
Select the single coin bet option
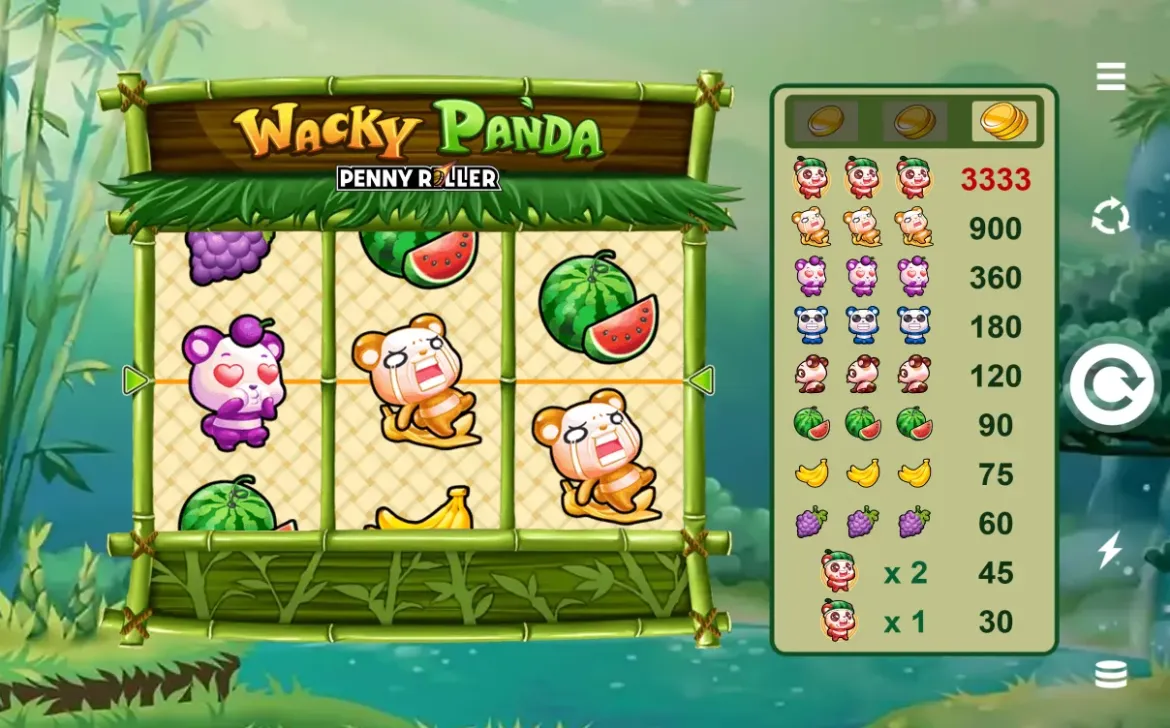tap(825, 122)
